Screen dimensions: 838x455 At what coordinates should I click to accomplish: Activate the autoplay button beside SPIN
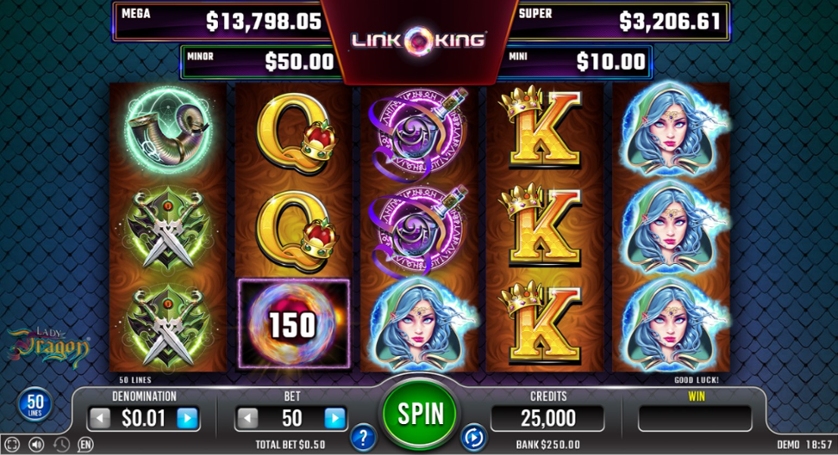(472, 437)
